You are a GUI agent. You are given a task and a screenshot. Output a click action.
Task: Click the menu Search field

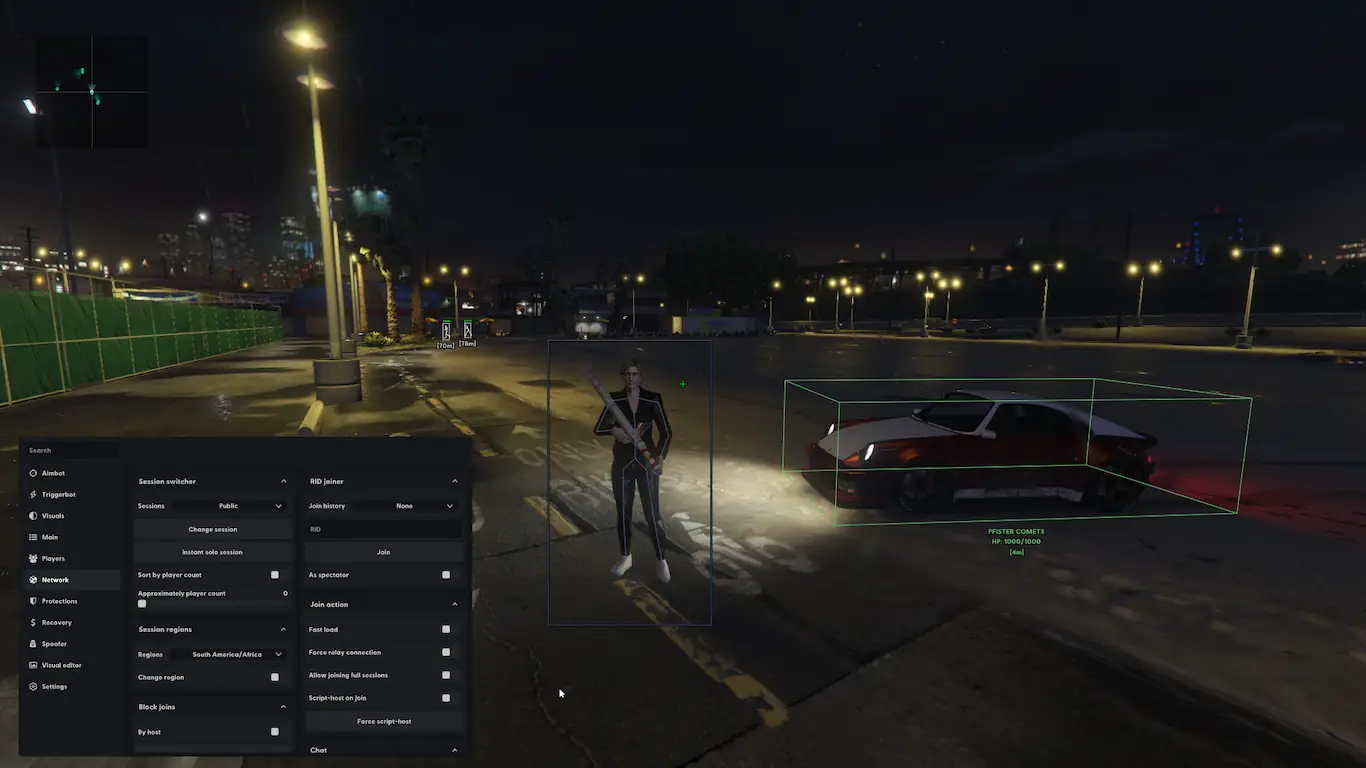[x=70, y=451]
